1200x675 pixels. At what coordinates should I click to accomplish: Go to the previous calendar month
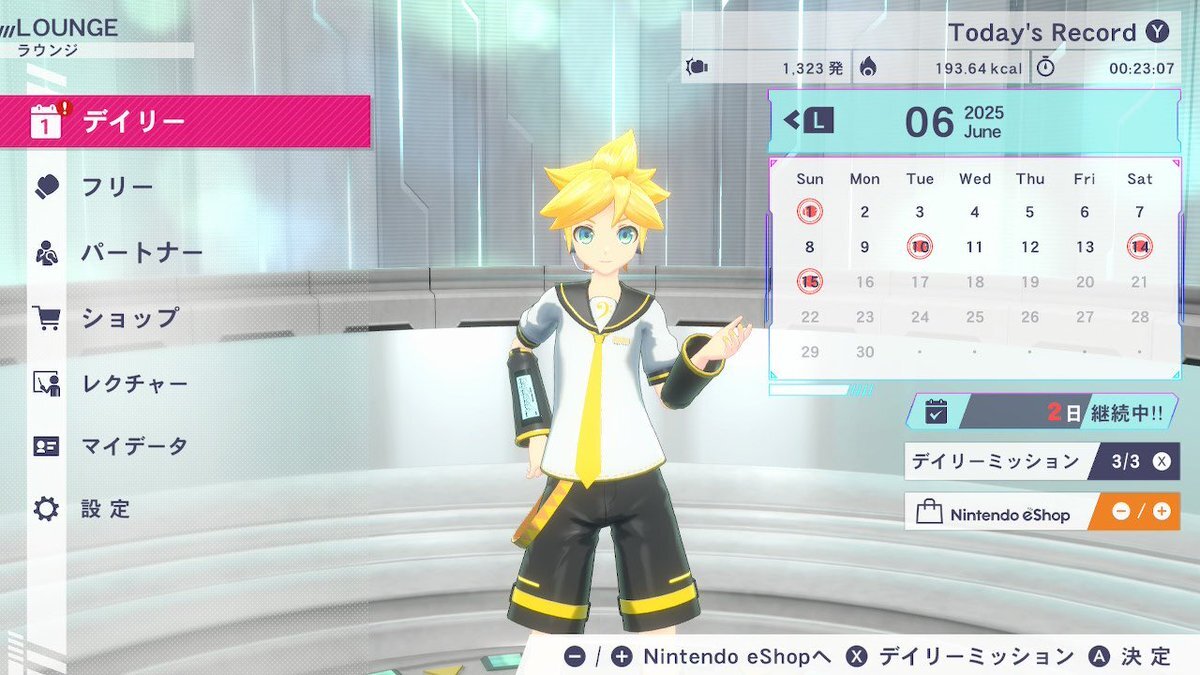click(x=809, y=121)
